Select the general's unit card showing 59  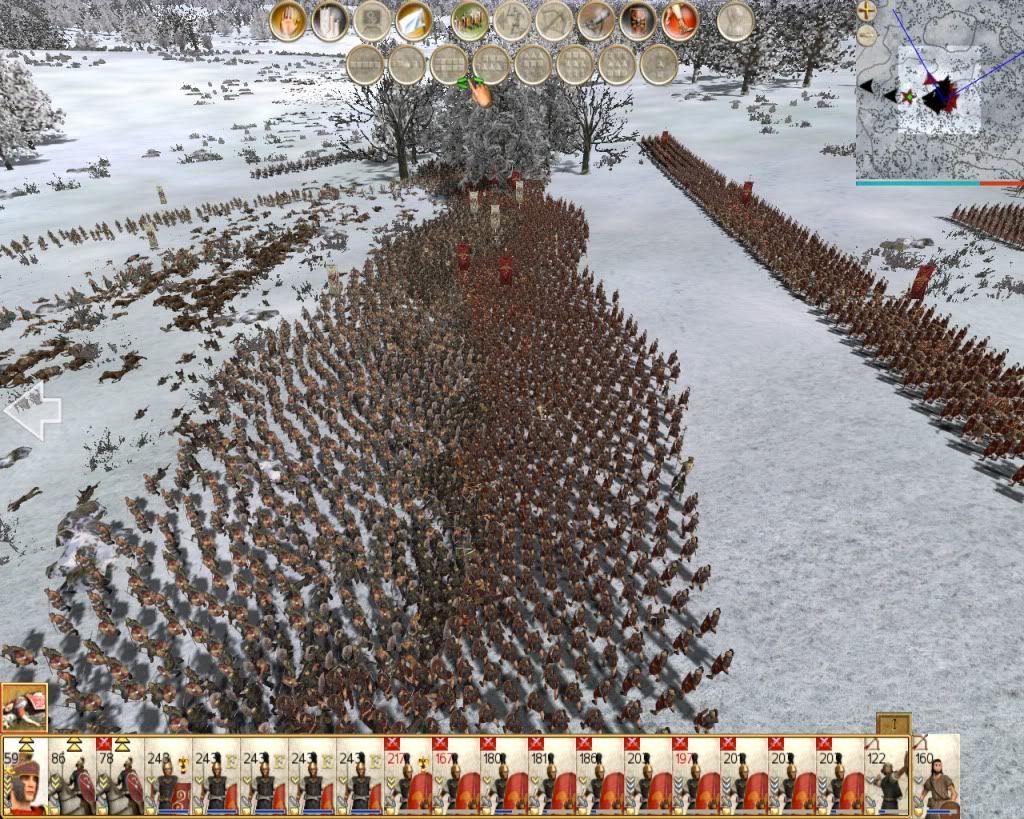(24, 775)
